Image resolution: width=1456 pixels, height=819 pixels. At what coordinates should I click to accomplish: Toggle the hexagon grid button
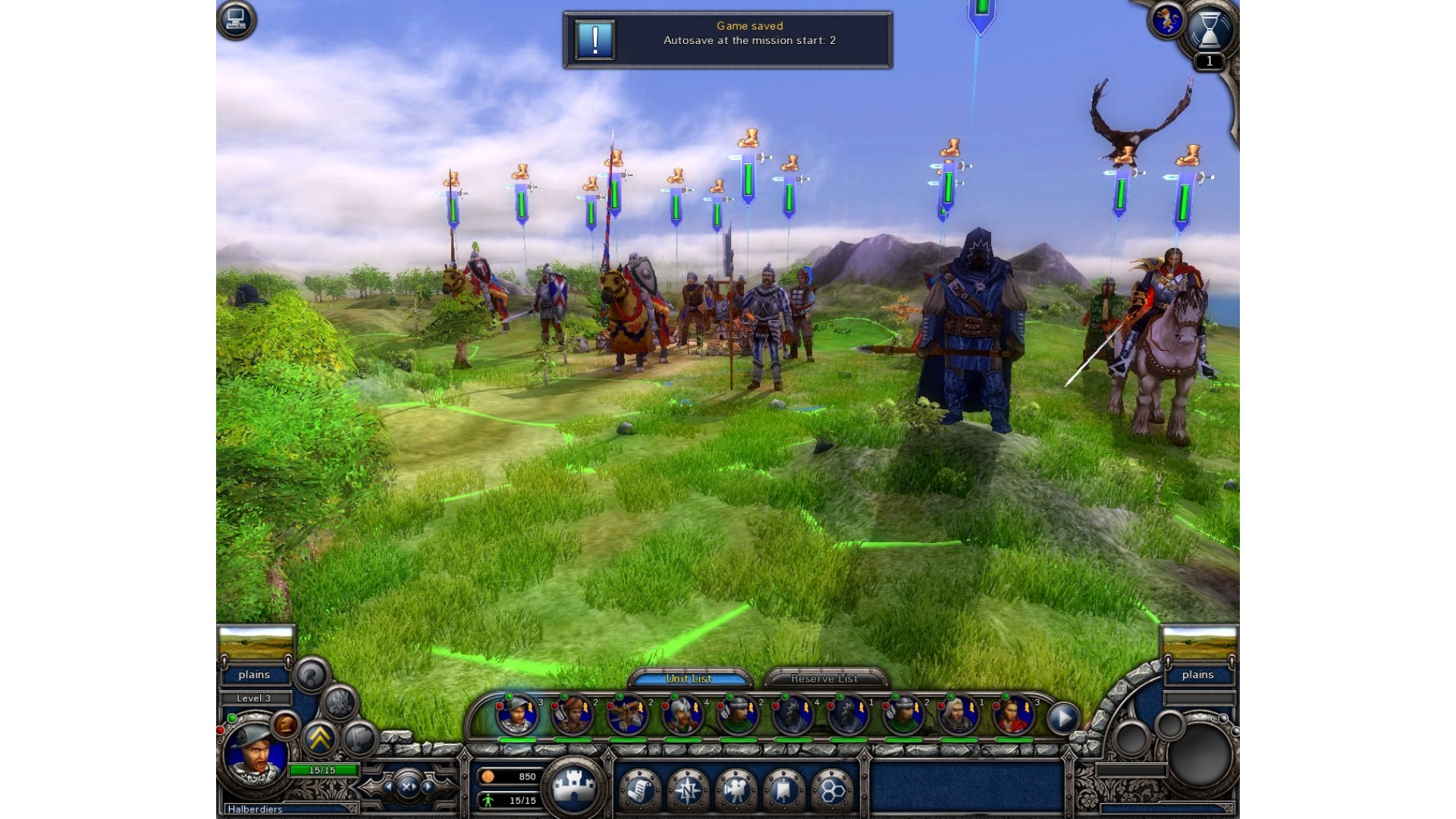click(x=832, y=789)
